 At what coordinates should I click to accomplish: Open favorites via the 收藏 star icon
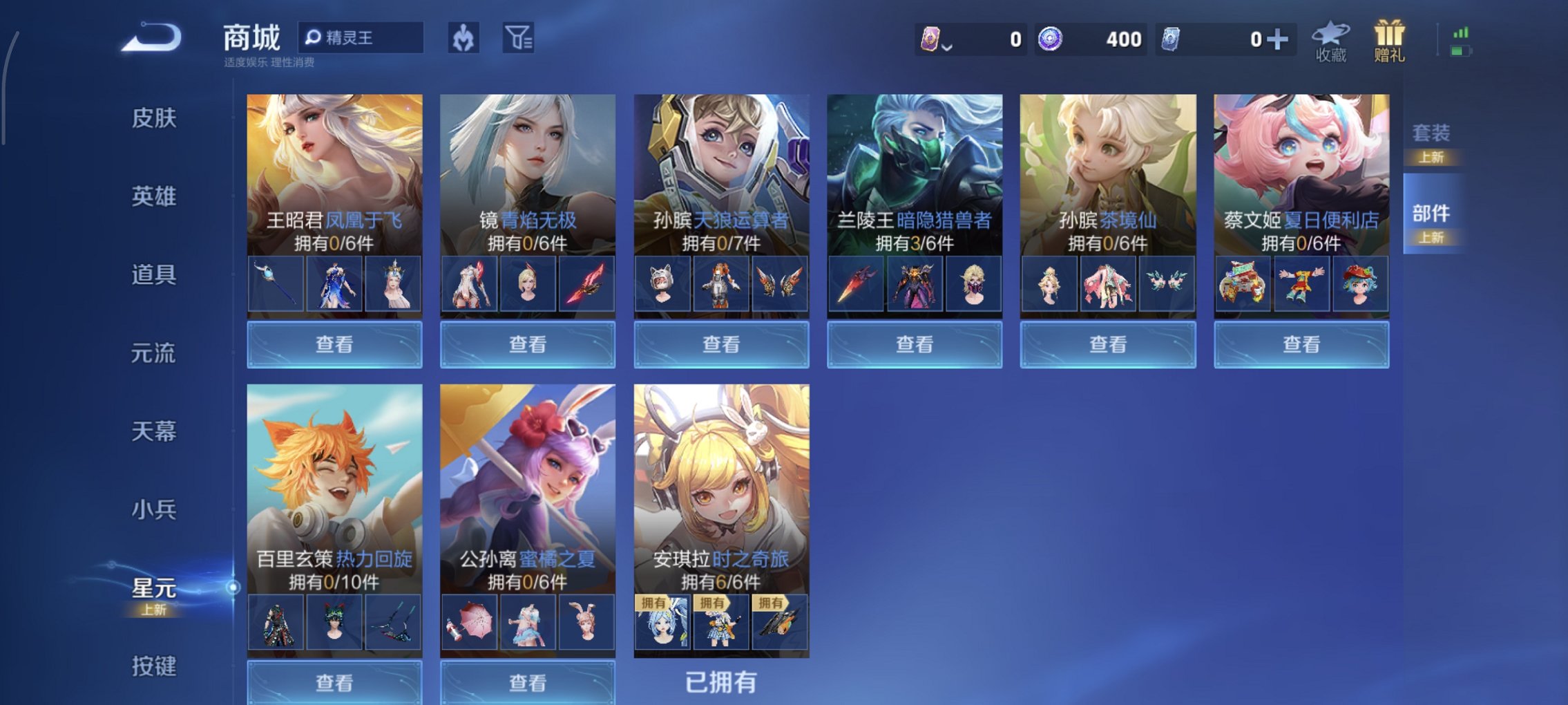(1330, 45)
